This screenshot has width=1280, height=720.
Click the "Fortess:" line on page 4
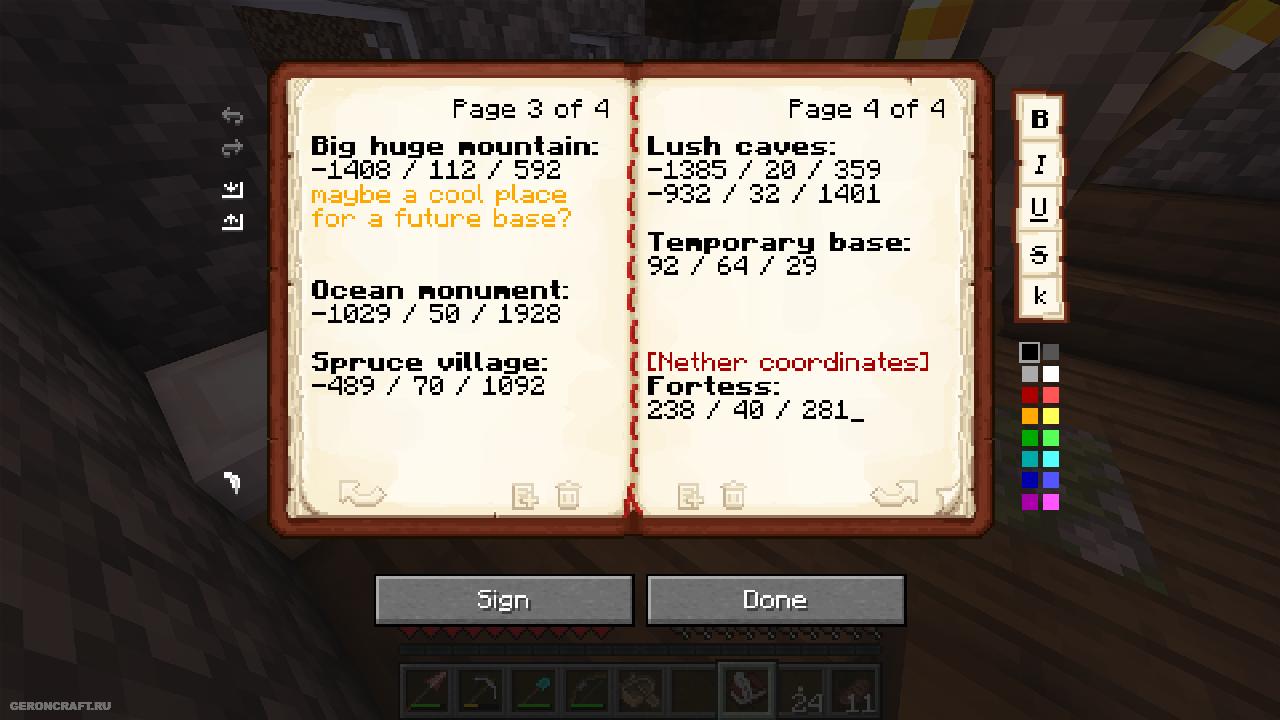tap(713, 386)
